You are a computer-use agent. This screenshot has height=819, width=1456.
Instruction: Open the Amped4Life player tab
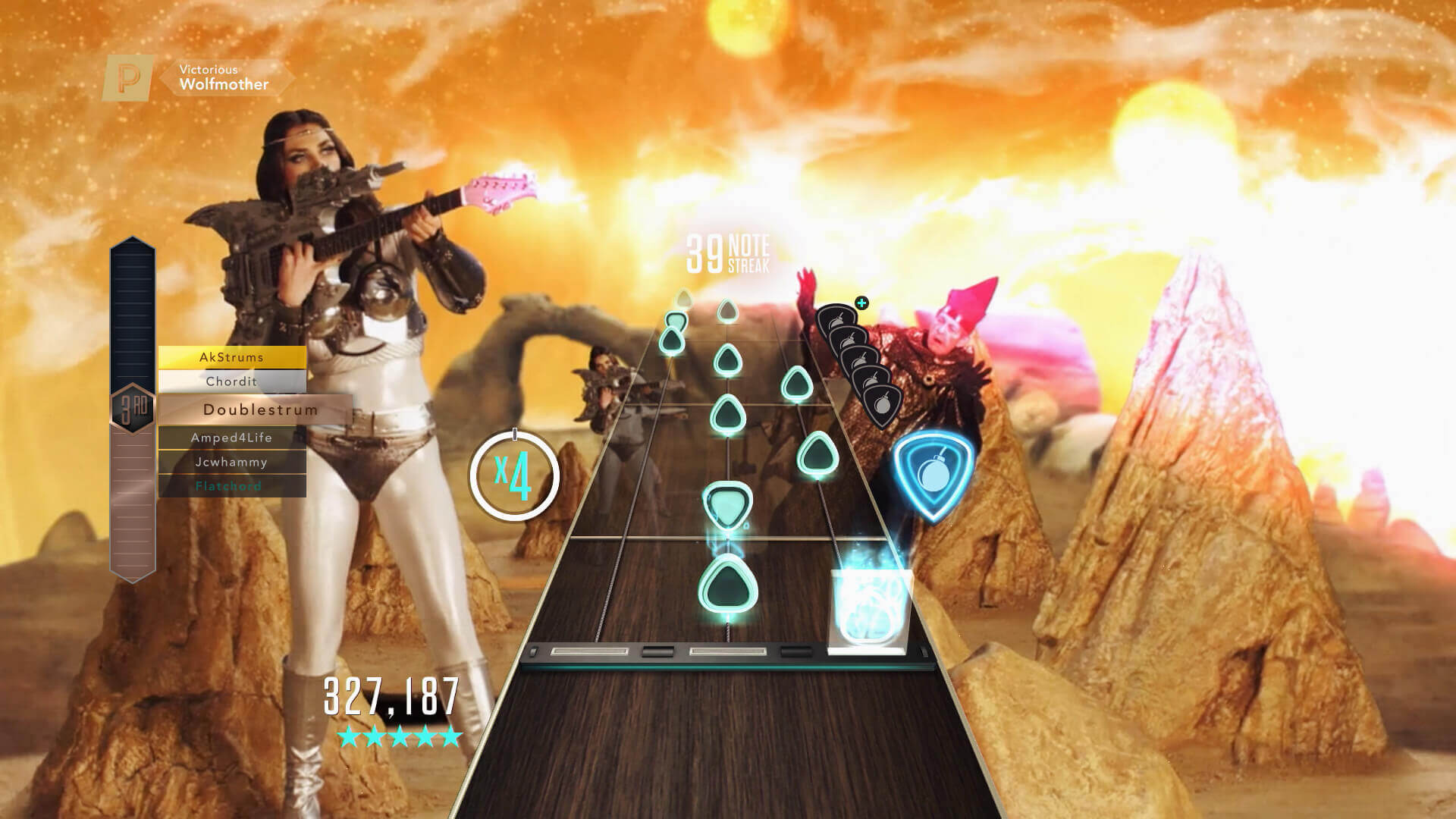pyautogui.click(x=231, y=438)
